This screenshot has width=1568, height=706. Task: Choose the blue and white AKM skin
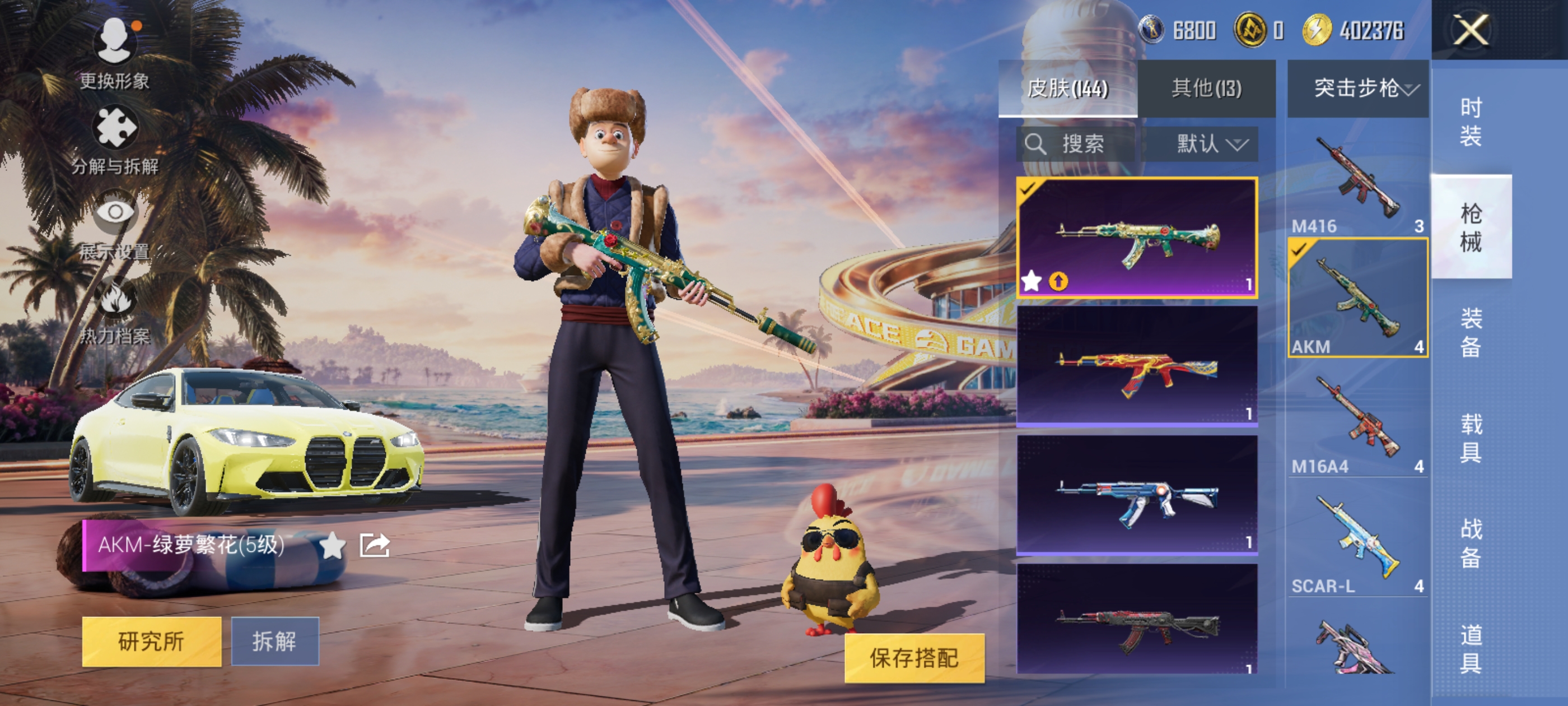(x=1137, y=495)
